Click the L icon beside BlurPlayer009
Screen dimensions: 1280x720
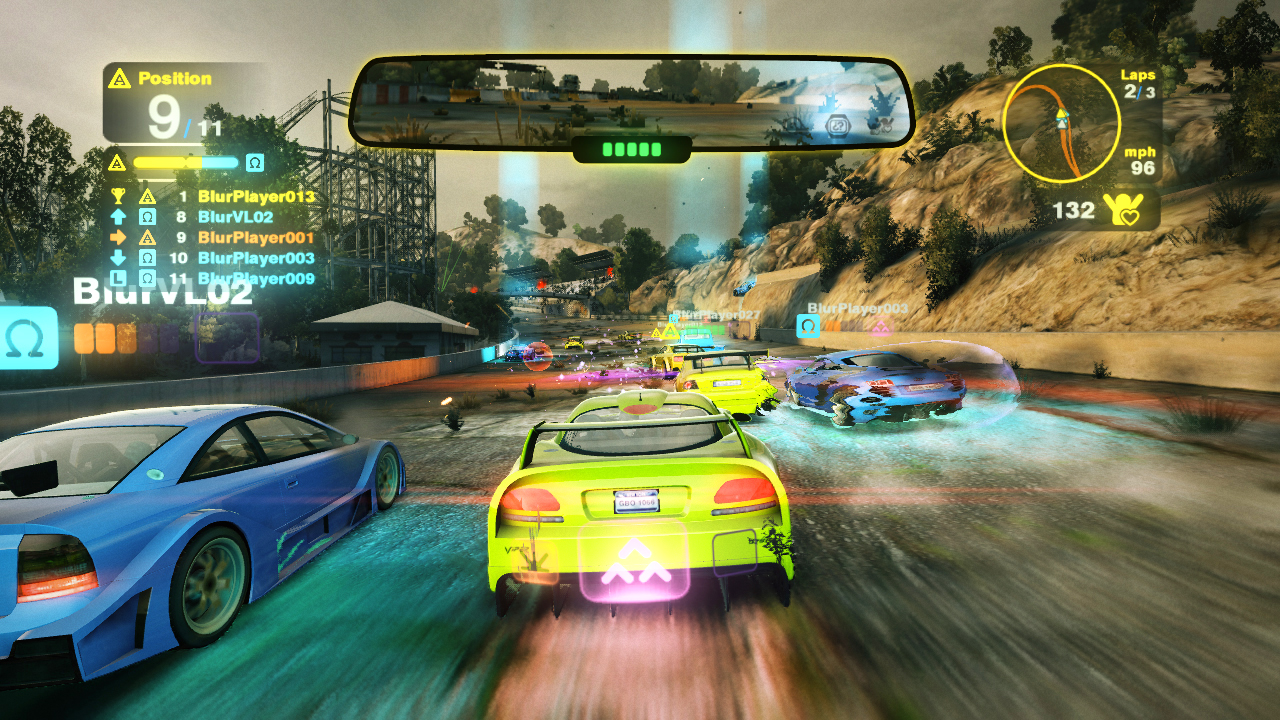click(x=118, y=278)
